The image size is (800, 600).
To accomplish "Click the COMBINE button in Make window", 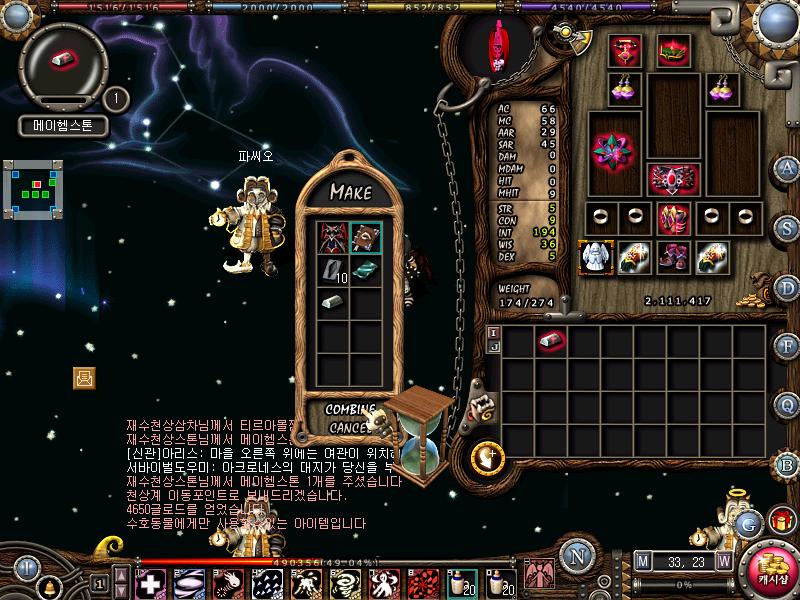I will [x=350, y=410].
